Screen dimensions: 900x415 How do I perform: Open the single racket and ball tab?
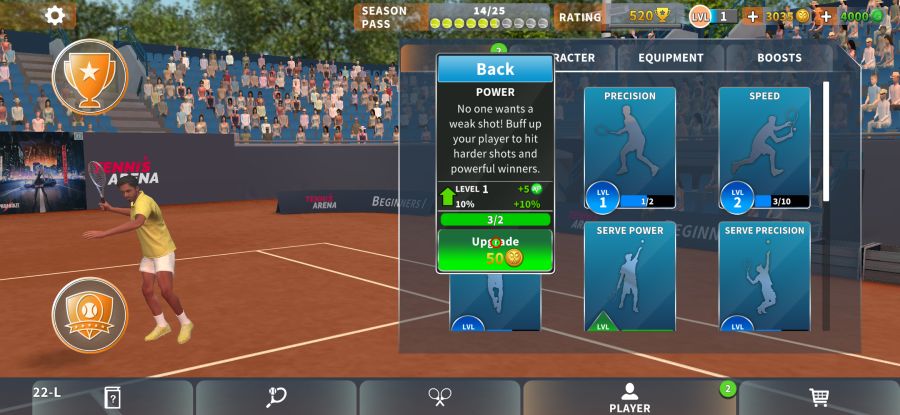[276, 397]
